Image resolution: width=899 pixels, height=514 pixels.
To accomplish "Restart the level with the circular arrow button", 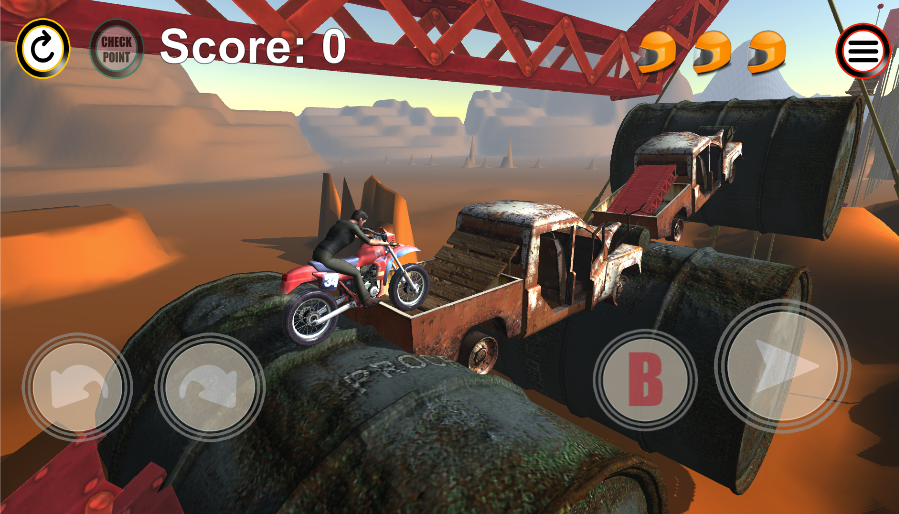I will tap(43, 48).
